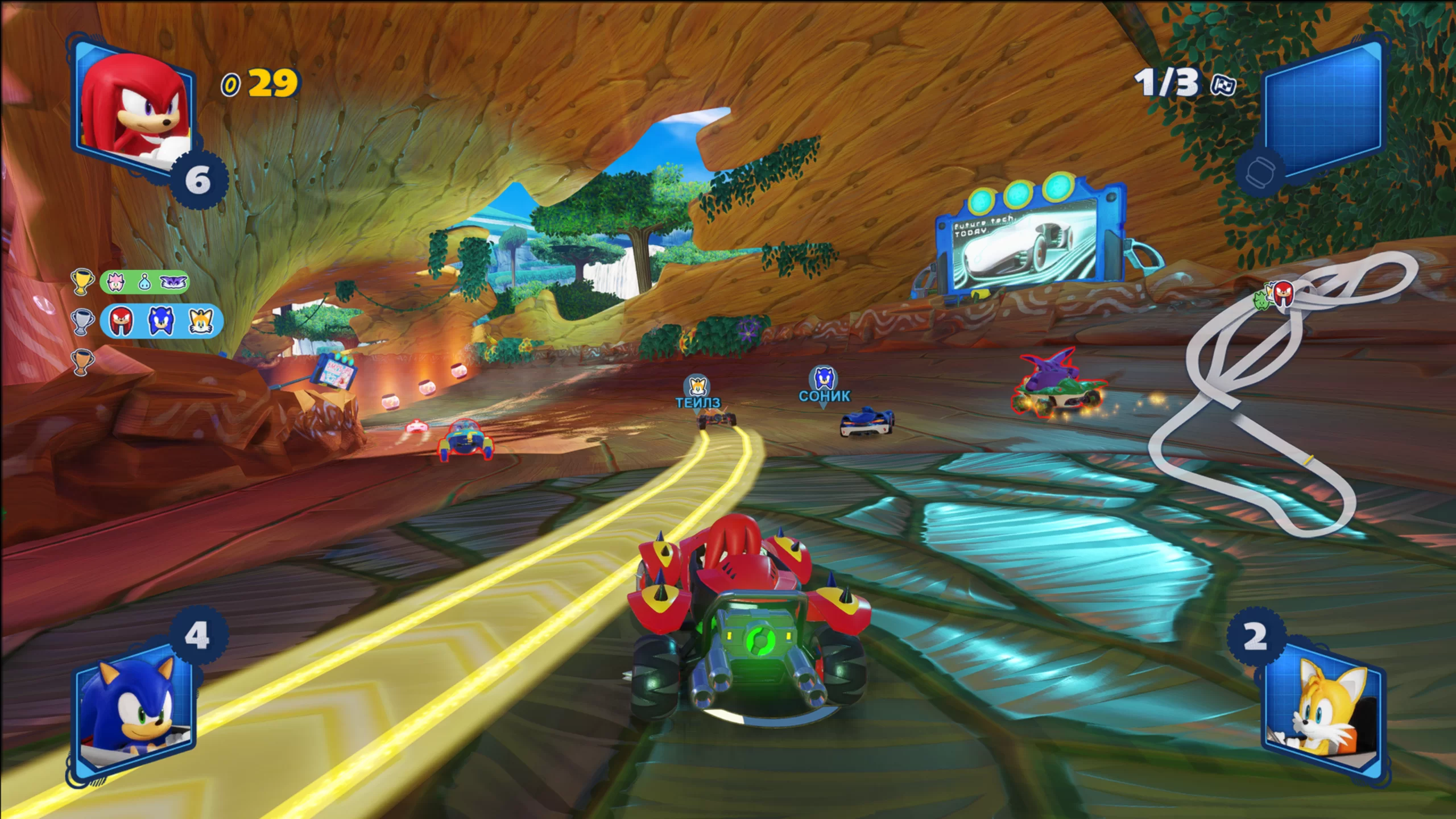The image size is (1456, 819).
Task: Click the ТЕЙЛЗ teammate name marker
Action: point(697,394)
